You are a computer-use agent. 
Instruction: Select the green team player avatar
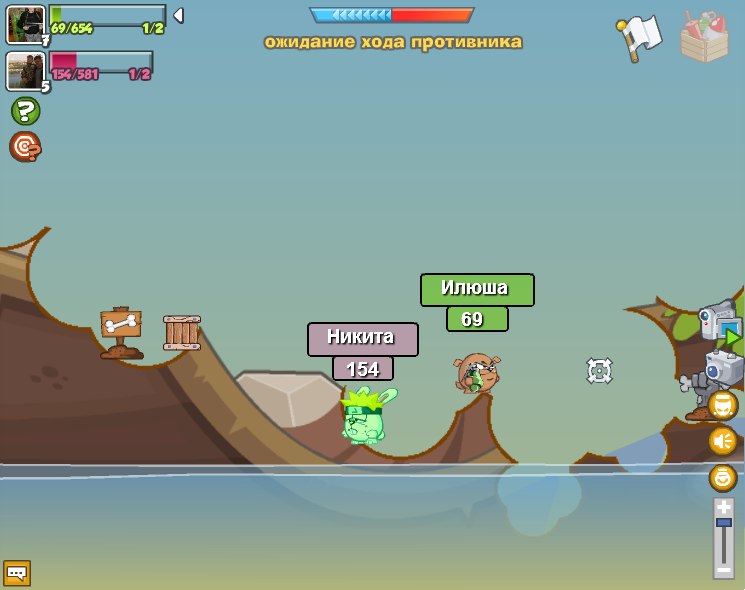[25, 24]
